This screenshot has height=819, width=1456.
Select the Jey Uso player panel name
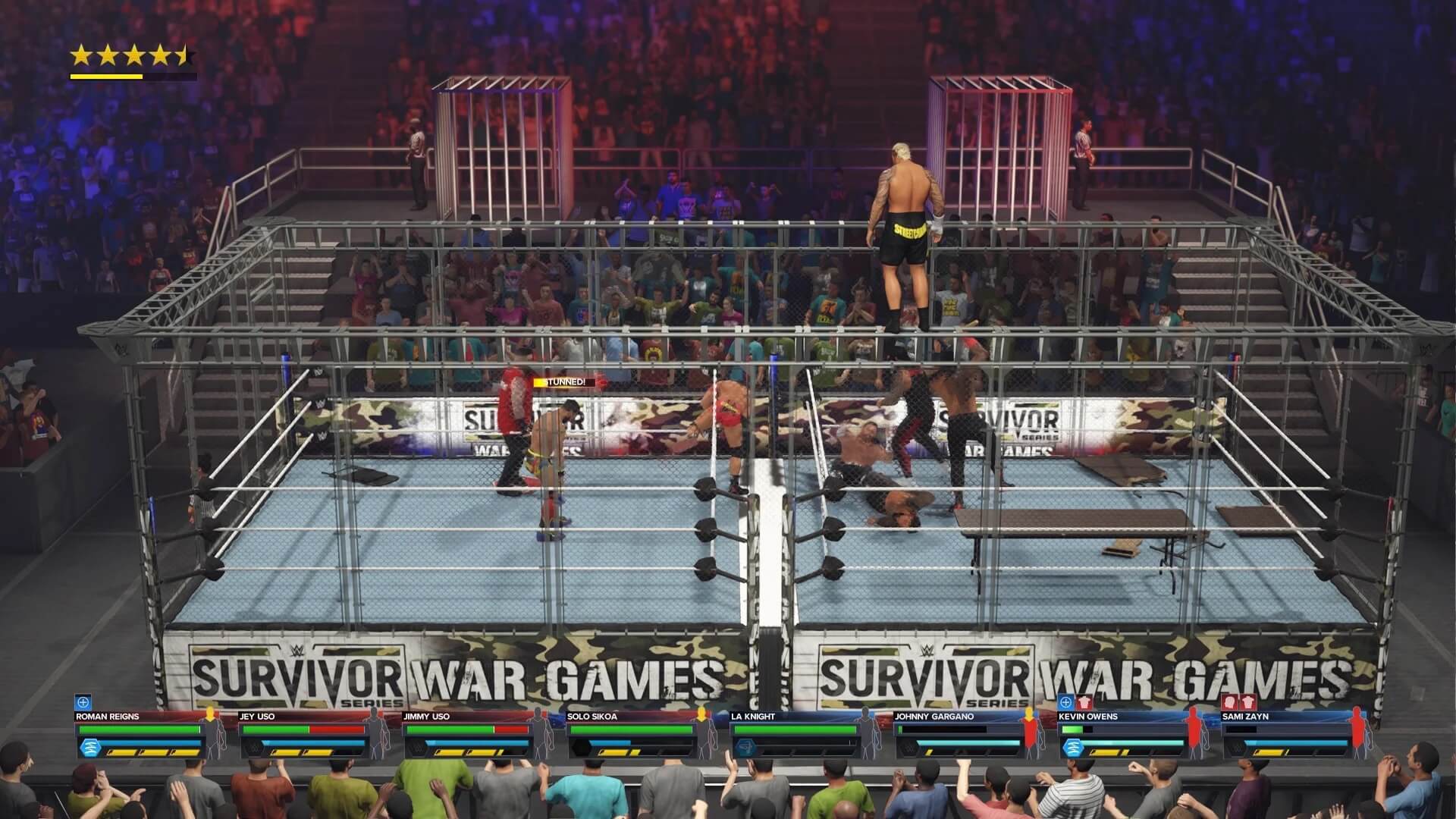click(257, 716)
